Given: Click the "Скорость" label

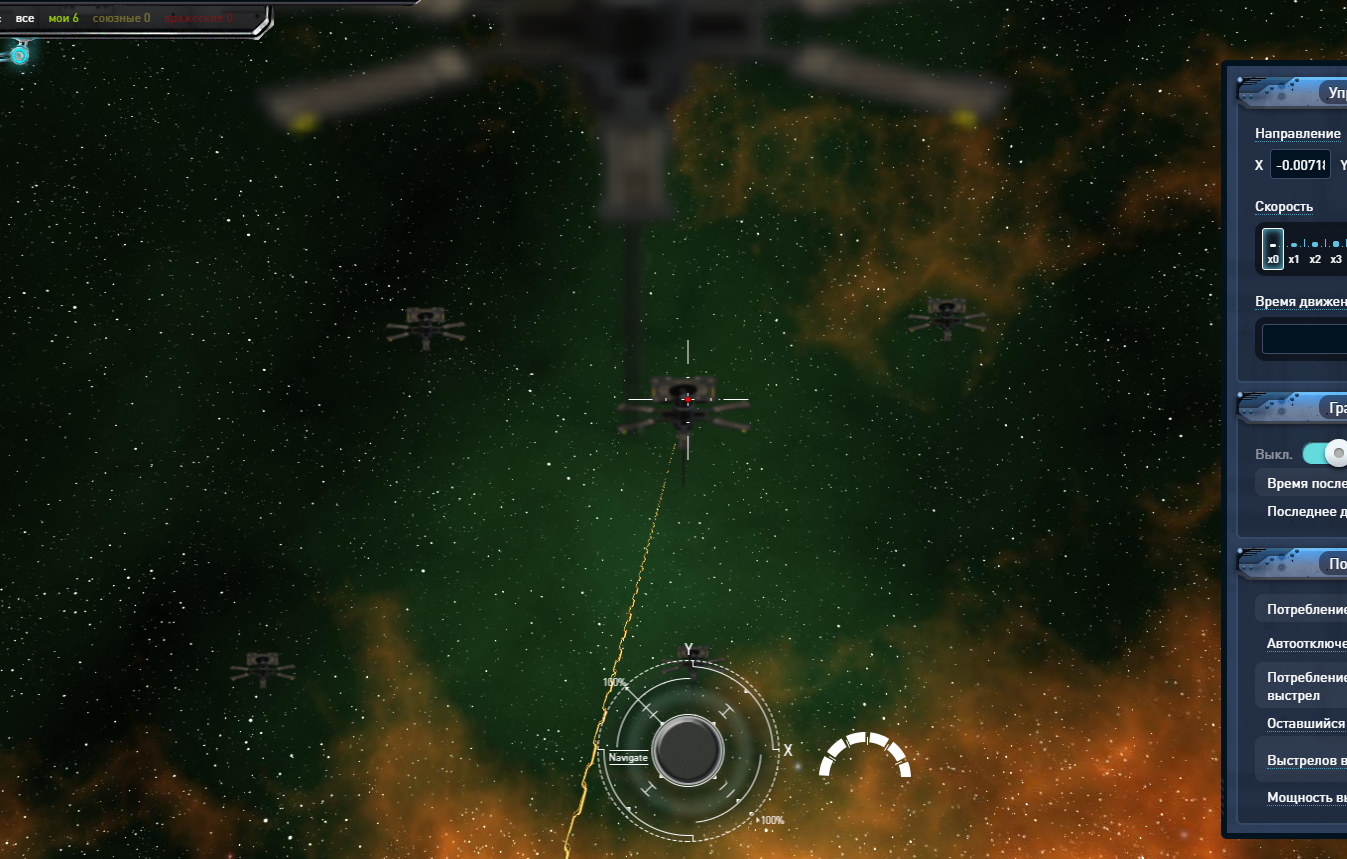Looking at the screenshot, I should (1284, 207).
